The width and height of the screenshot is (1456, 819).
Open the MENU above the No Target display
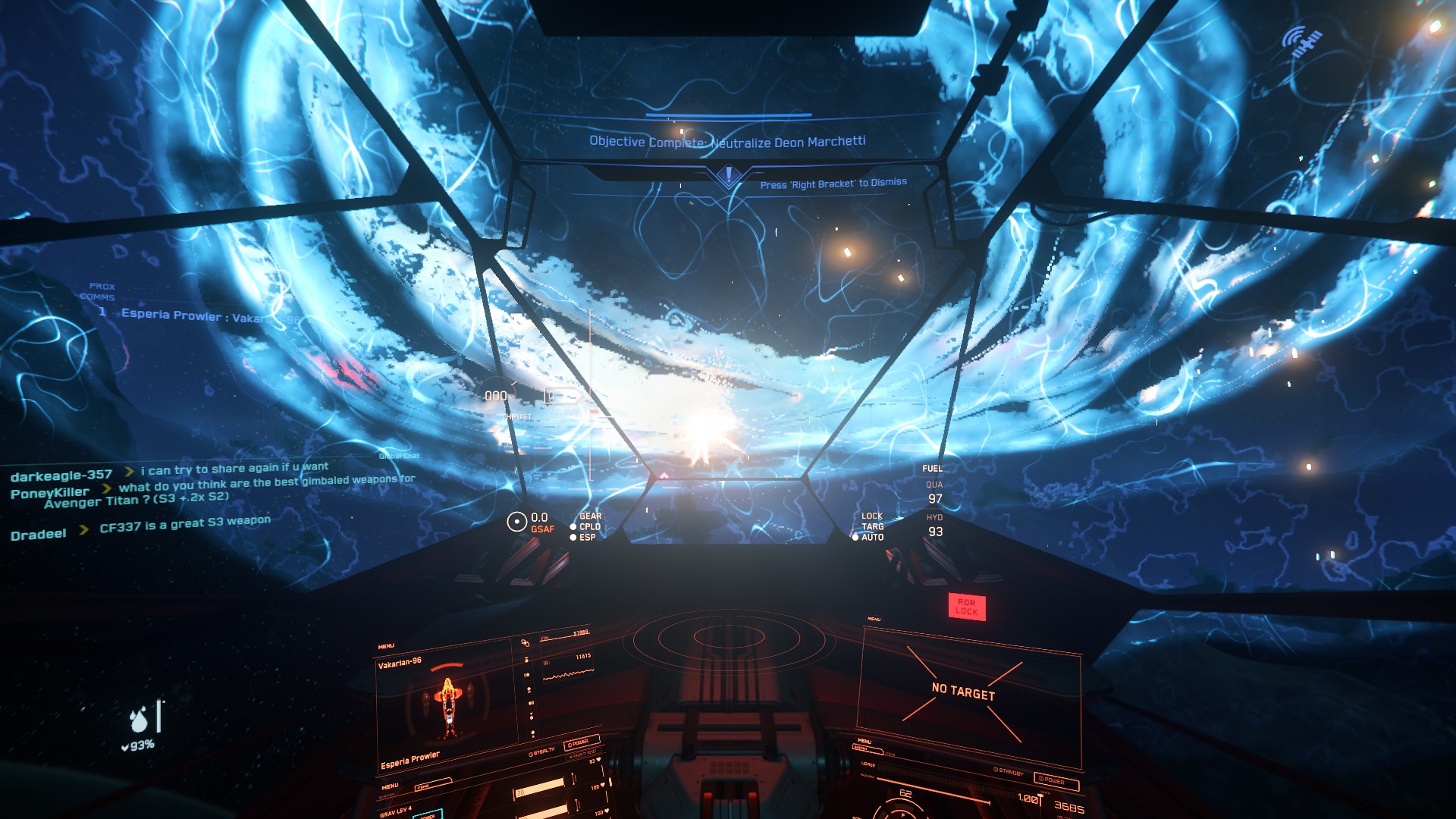pyautogui.click(x=874, y=619)
